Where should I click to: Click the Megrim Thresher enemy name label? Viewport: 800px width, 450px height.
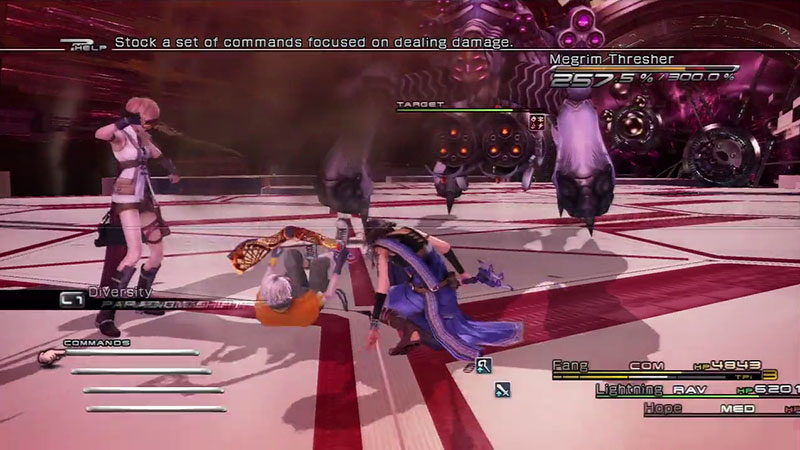[x=611, y=60]
